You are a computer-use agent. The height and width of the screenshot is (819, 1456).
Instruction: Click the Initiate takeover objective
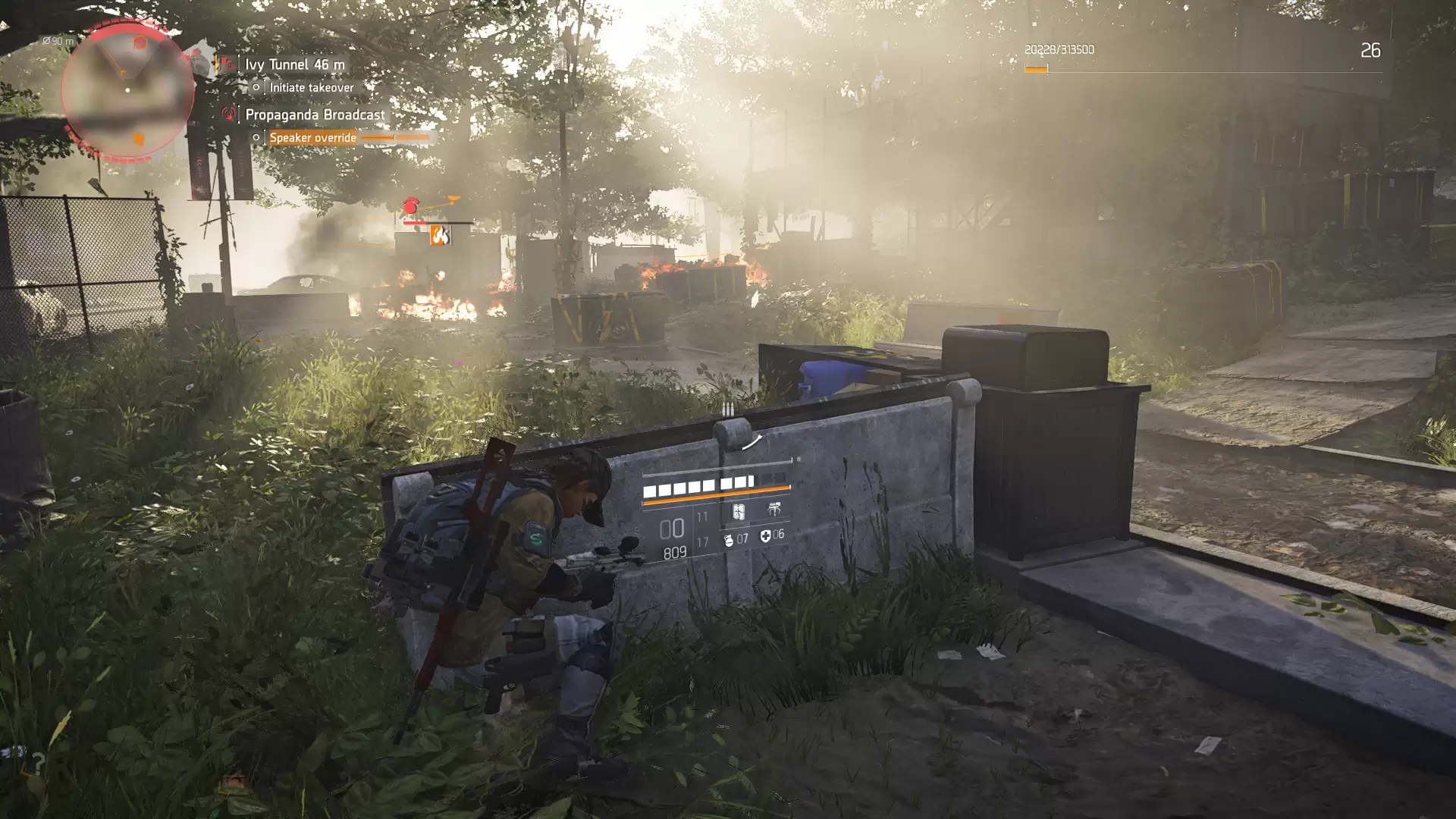[311, 87]
